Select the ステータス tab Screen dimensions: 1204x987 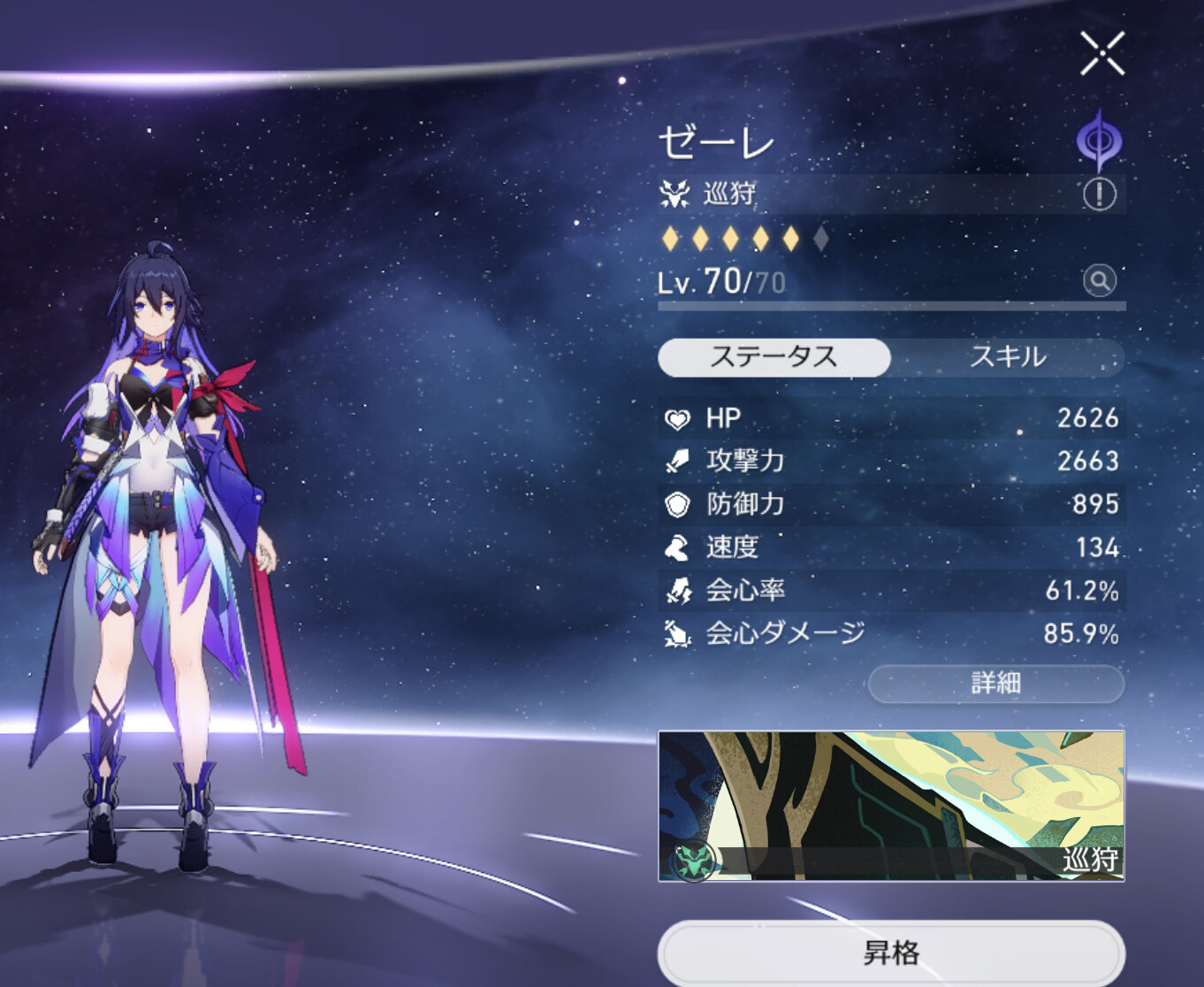773,357
